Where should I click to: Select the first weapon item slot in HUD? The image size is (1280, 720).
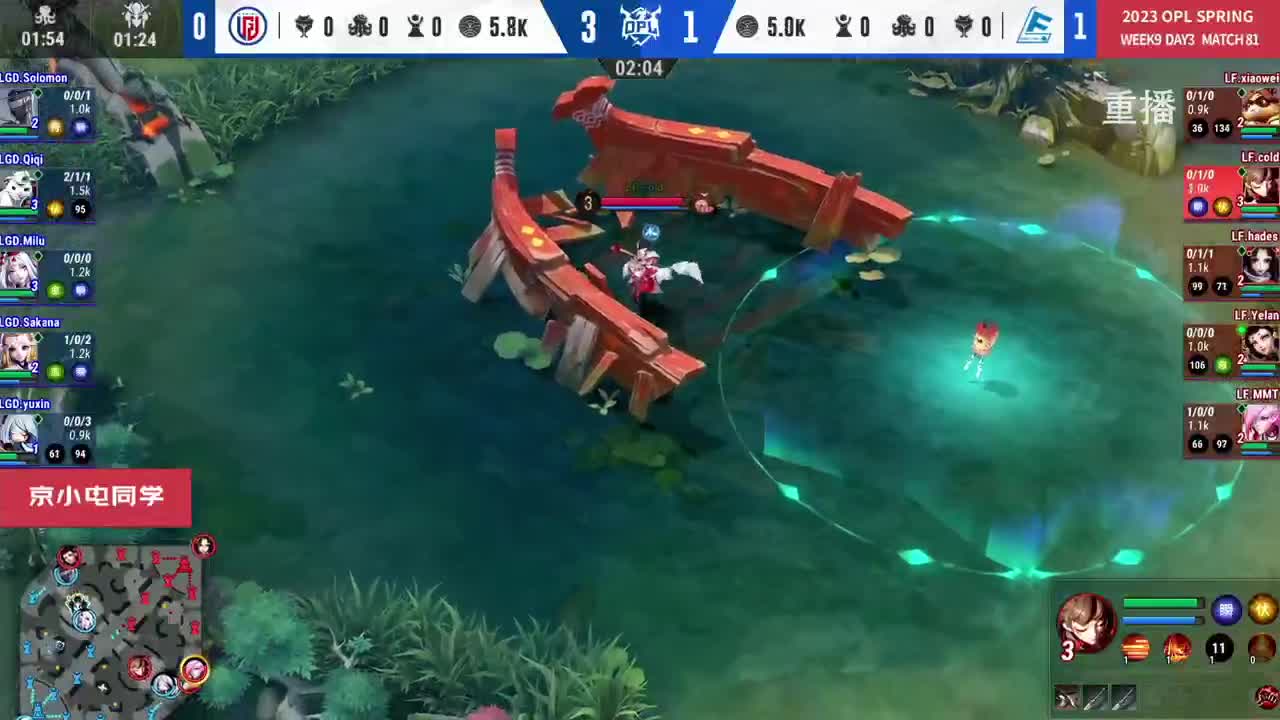(1066, 698)
